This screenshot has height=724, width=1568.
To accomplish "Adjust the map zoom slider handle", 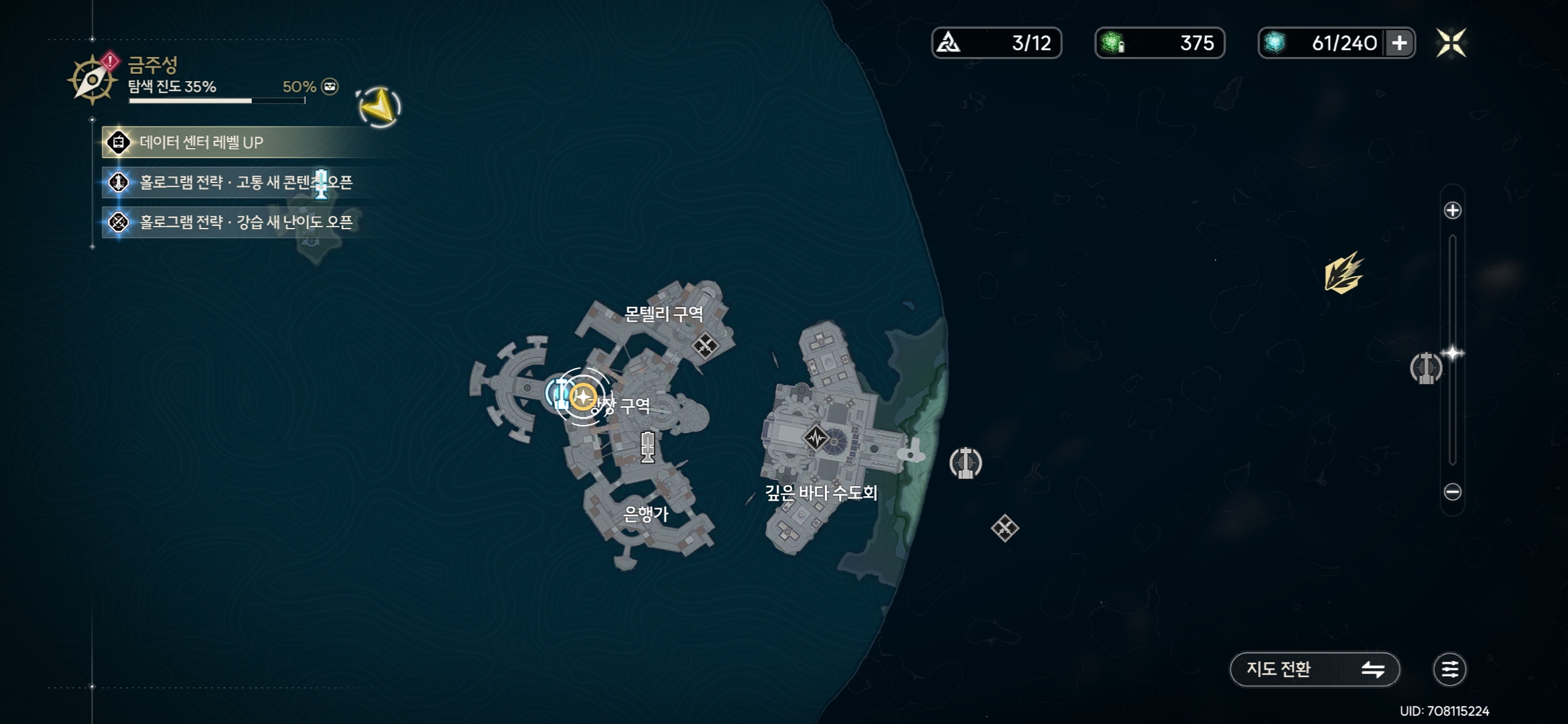I will coord(1452,353).
